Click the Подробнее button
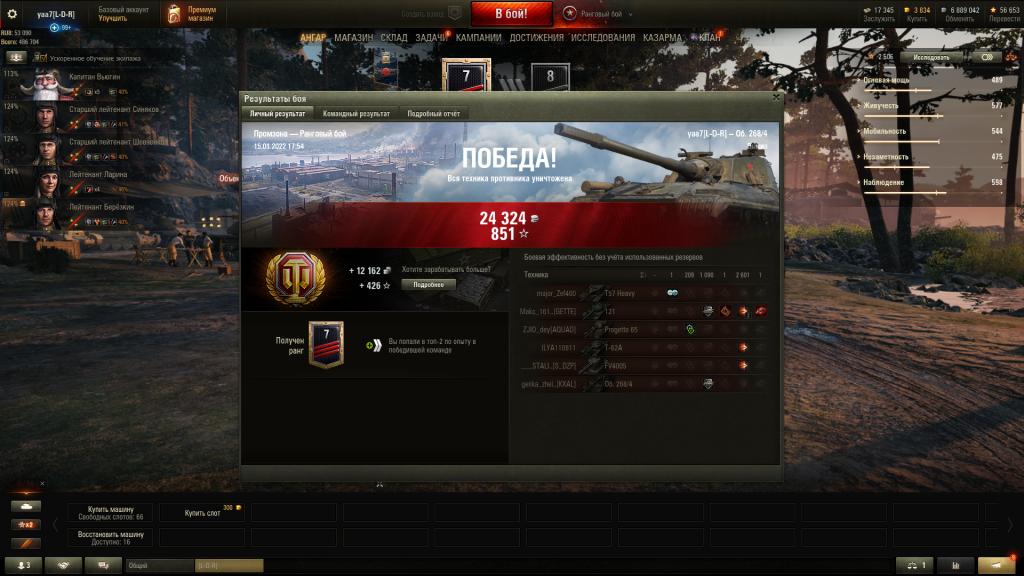The image size is (1024, 576). pyautogui.click(x=428, y=284)
